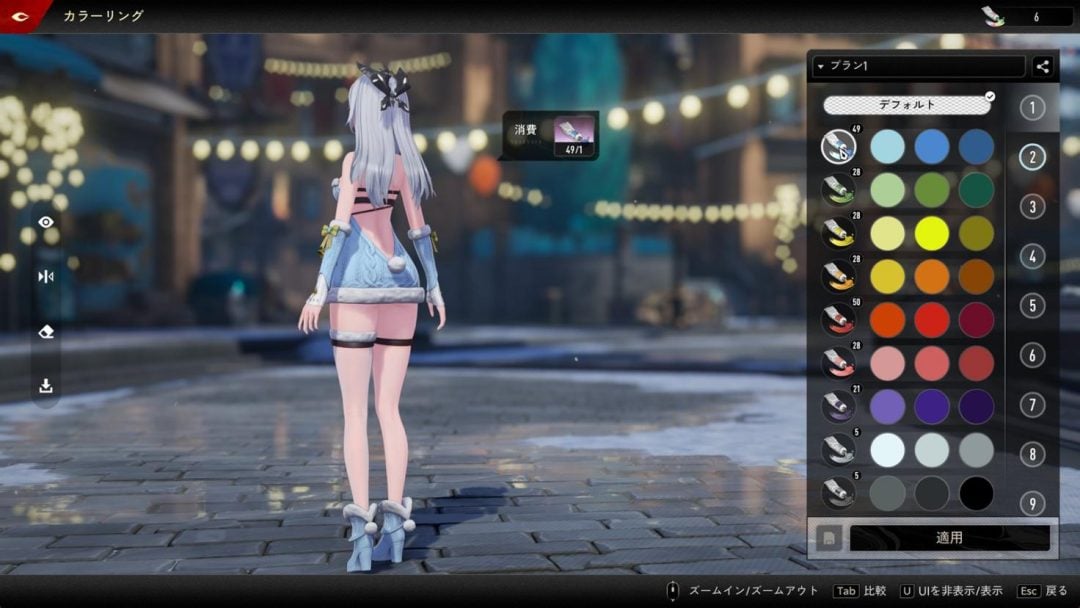Click the download import icon
Image resolution: width=1080 pixels, height=608 pixels.
46,386
